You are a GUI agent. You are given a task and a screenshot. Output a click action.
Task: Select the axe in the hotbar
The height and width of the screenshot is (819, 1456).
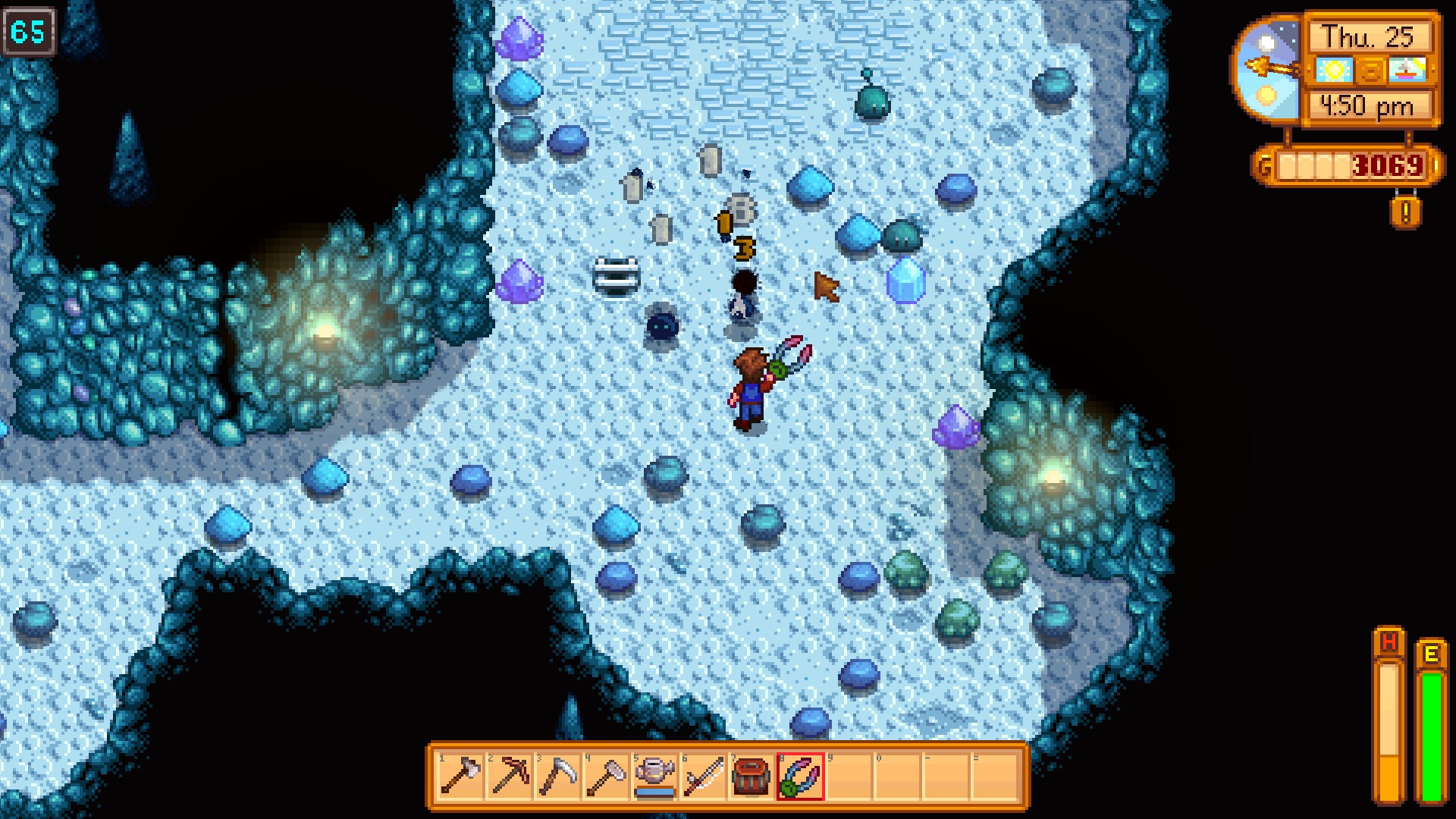click(x=460, y=776)
